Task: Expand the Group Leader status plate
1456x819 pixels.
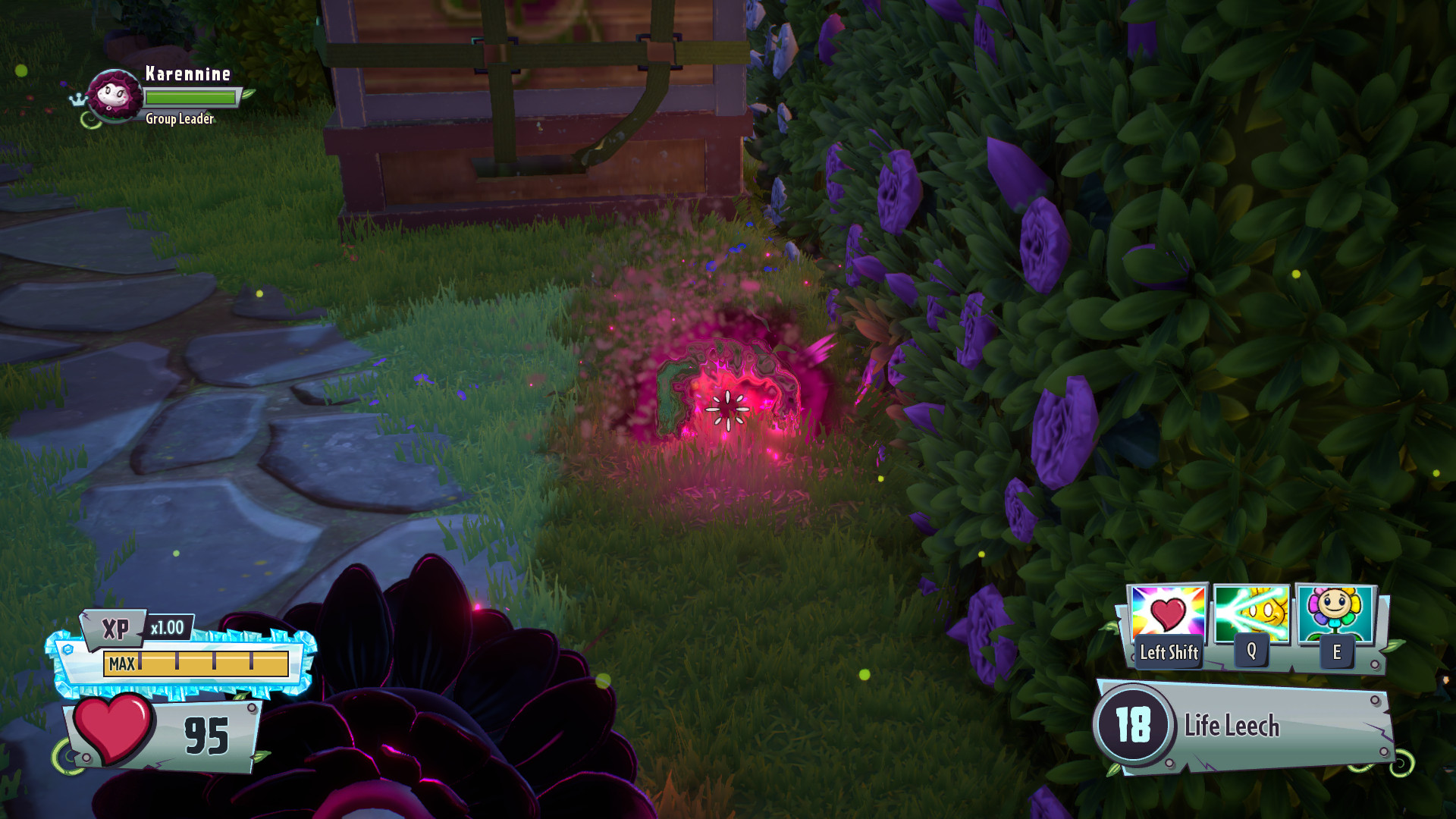Action: [179, 119]
